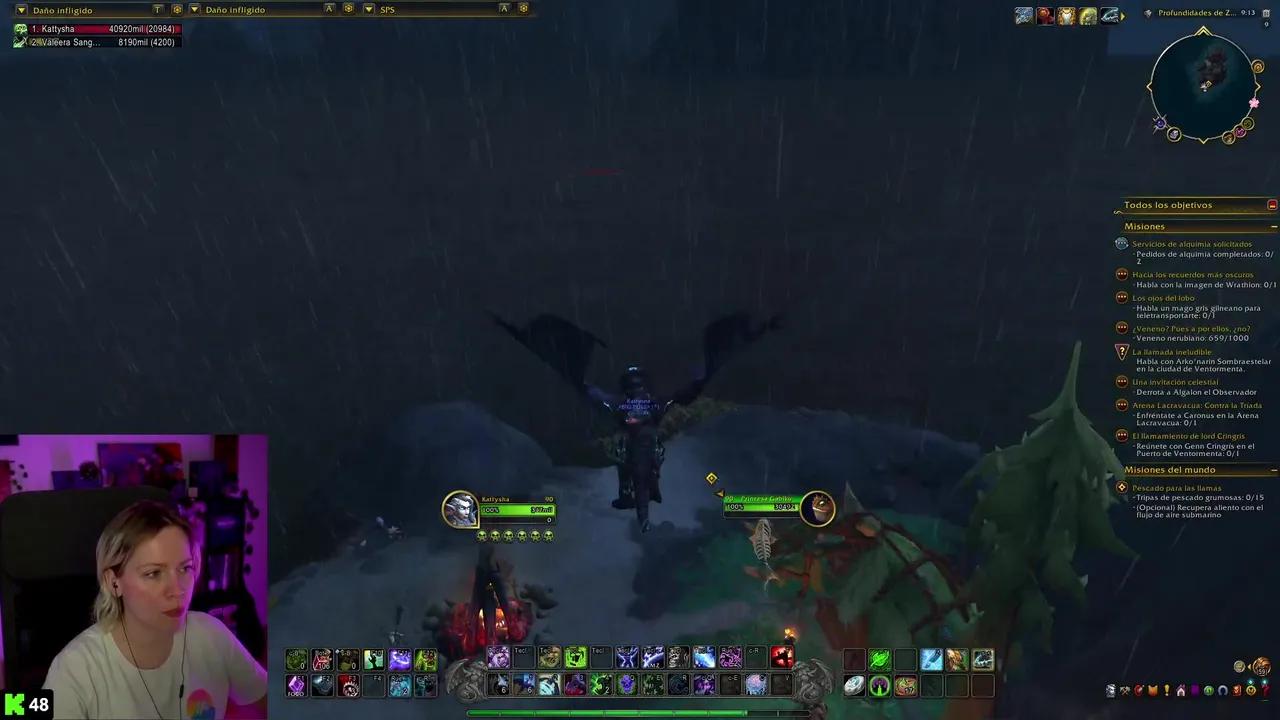The image size is (1280, 720).
Task: Click the green experience bar at the bottom
Action: point(640,712)
